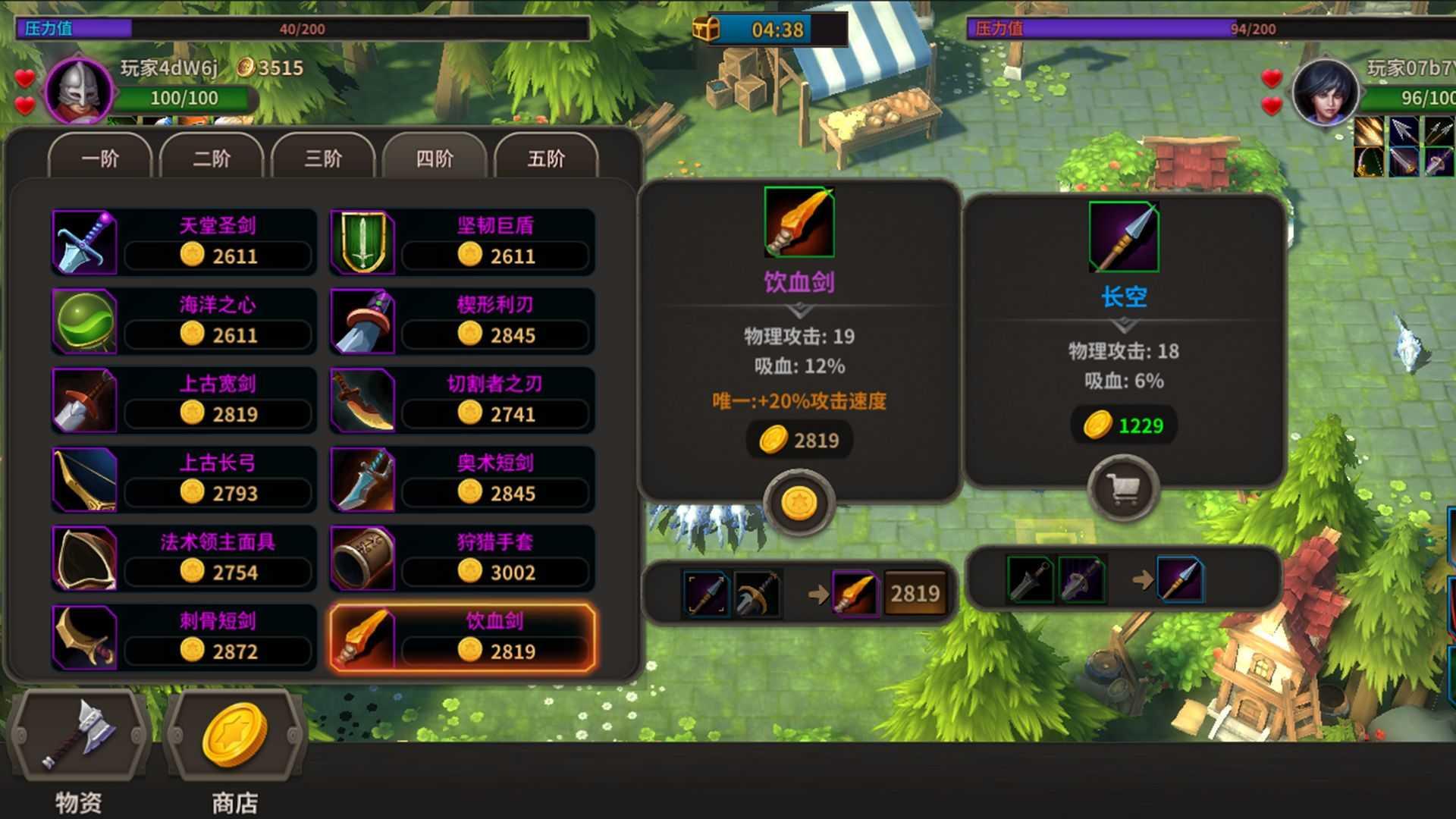
Task: Click the 刺骨短剑 item icon
Action: (x=83, y=637)
